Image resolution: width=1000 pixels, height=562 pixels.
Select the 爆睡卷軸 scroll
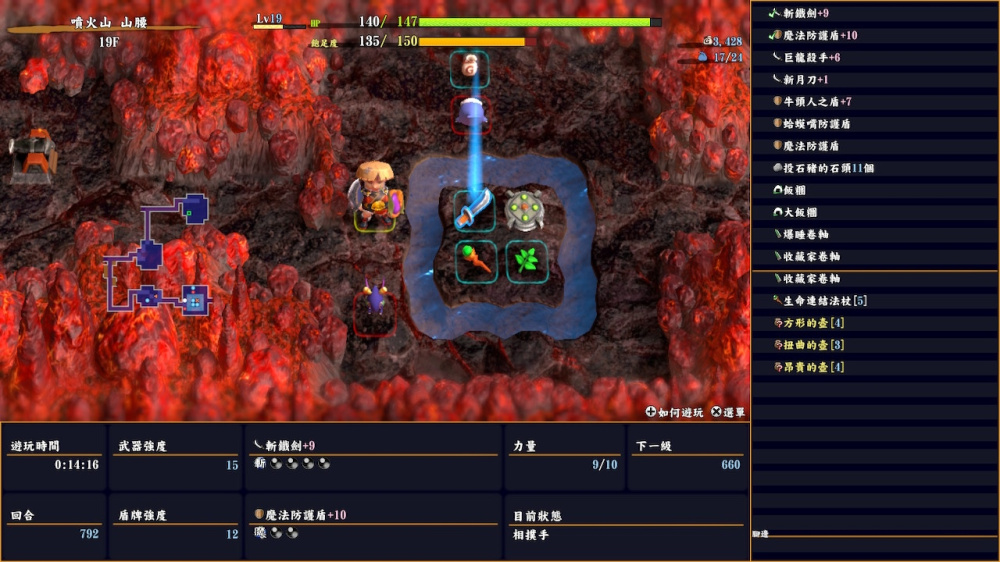click(805, 234)
